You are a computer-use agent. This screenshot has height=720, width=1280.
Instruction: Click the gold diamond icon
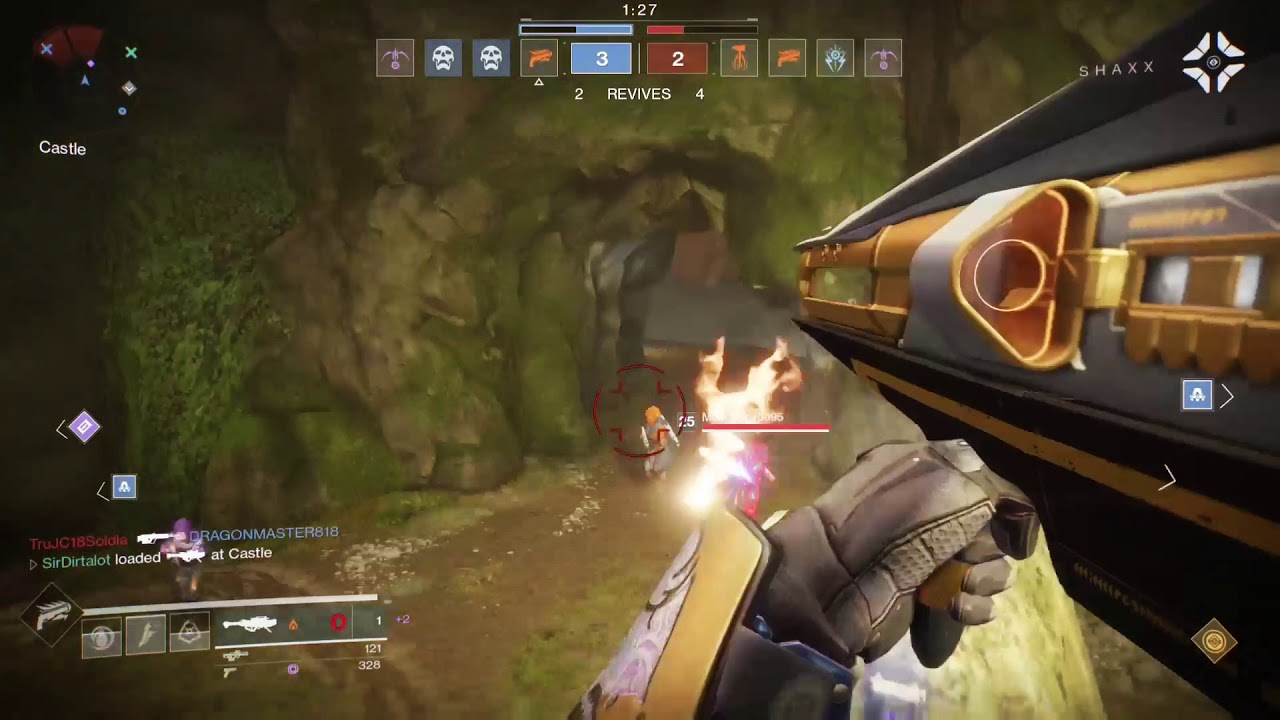point(1214,641)
